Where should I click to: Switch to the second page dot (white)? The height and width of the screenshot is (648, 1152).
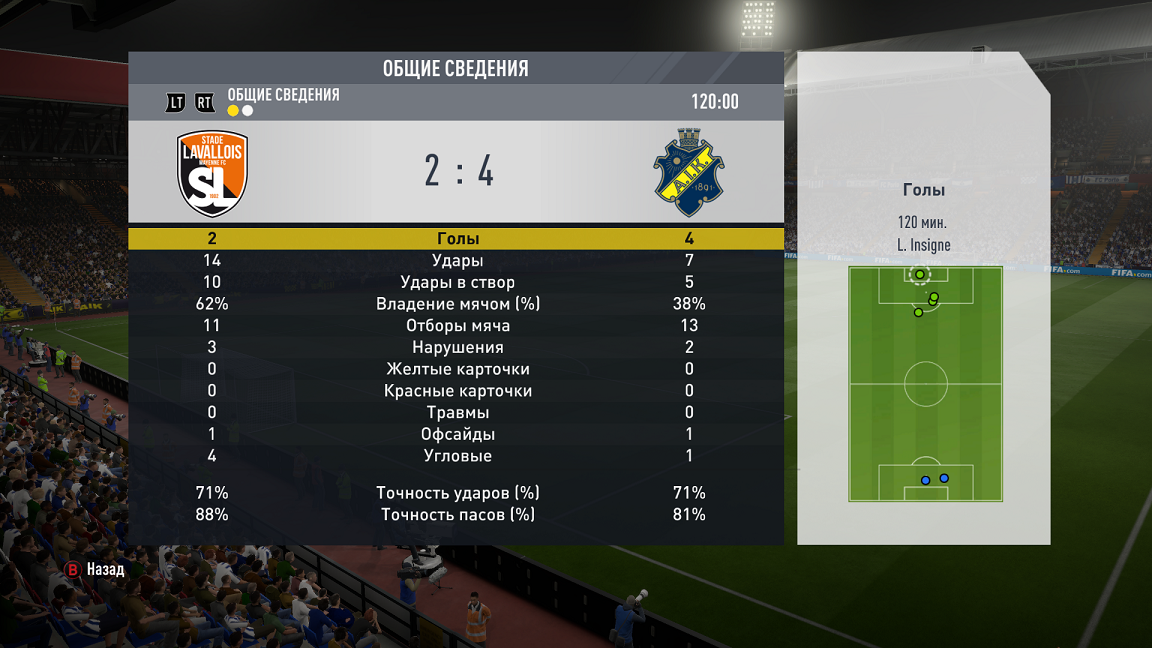pyautogui.click(x=248, y=111)
